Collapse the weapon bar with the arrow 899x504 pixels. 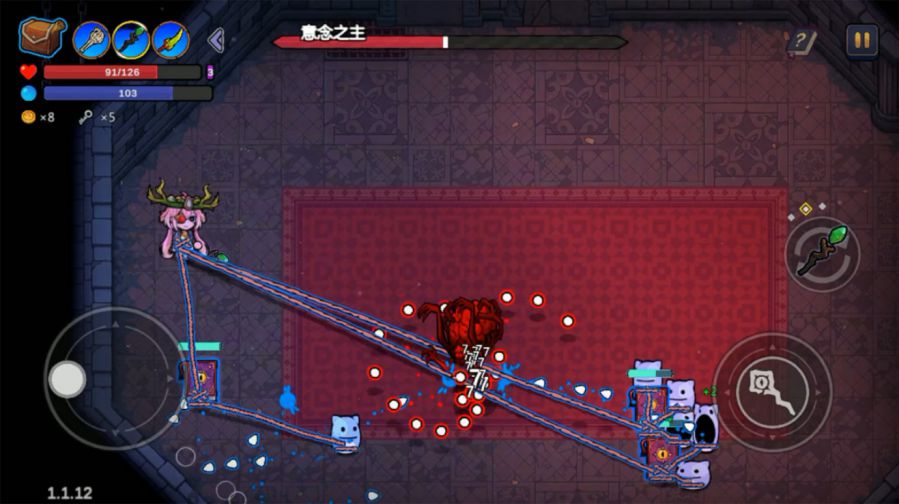tap(215, 40)
